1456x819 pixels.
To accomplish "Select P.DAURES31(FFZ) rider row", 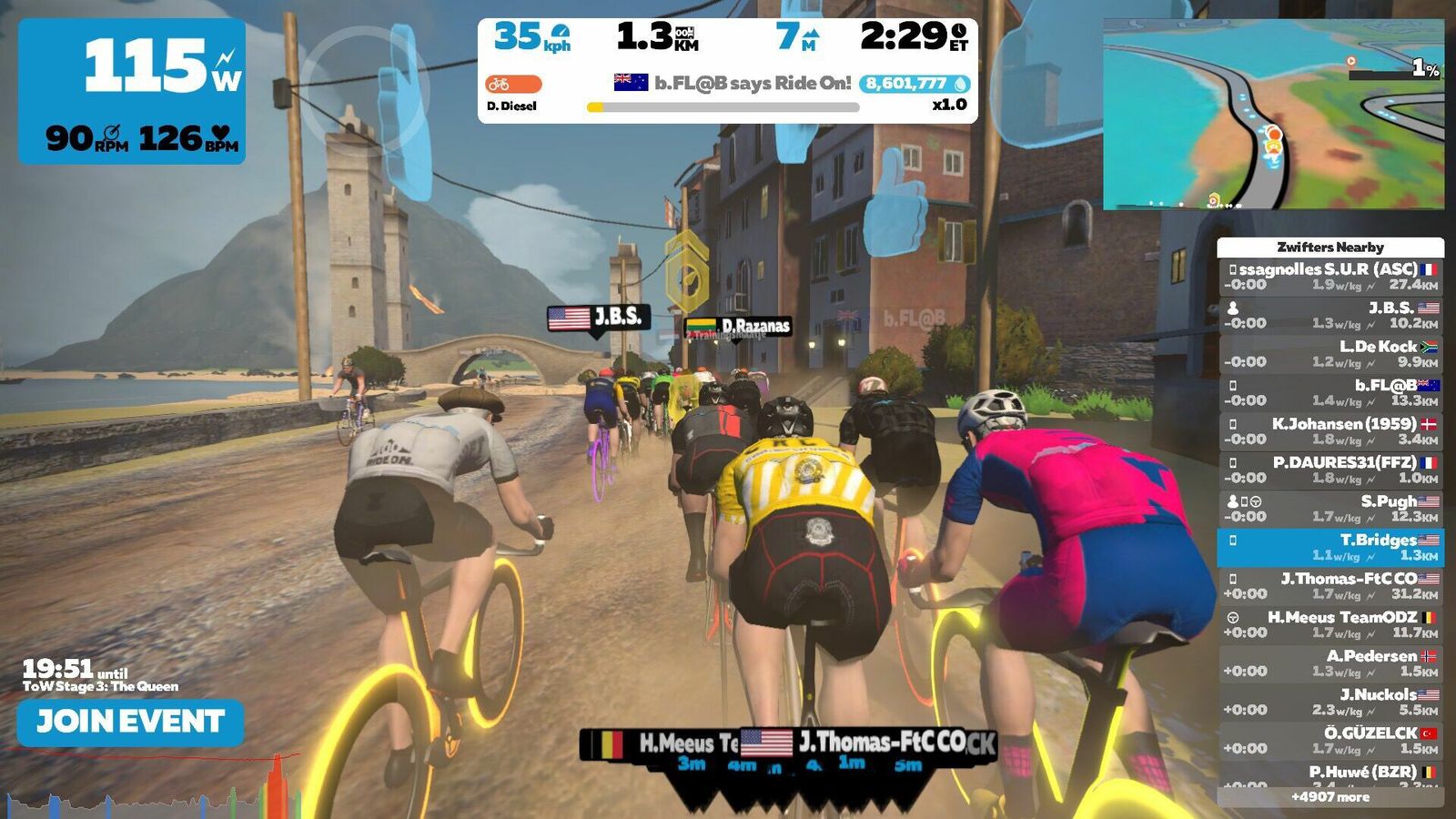I will tap(1330, 470).
